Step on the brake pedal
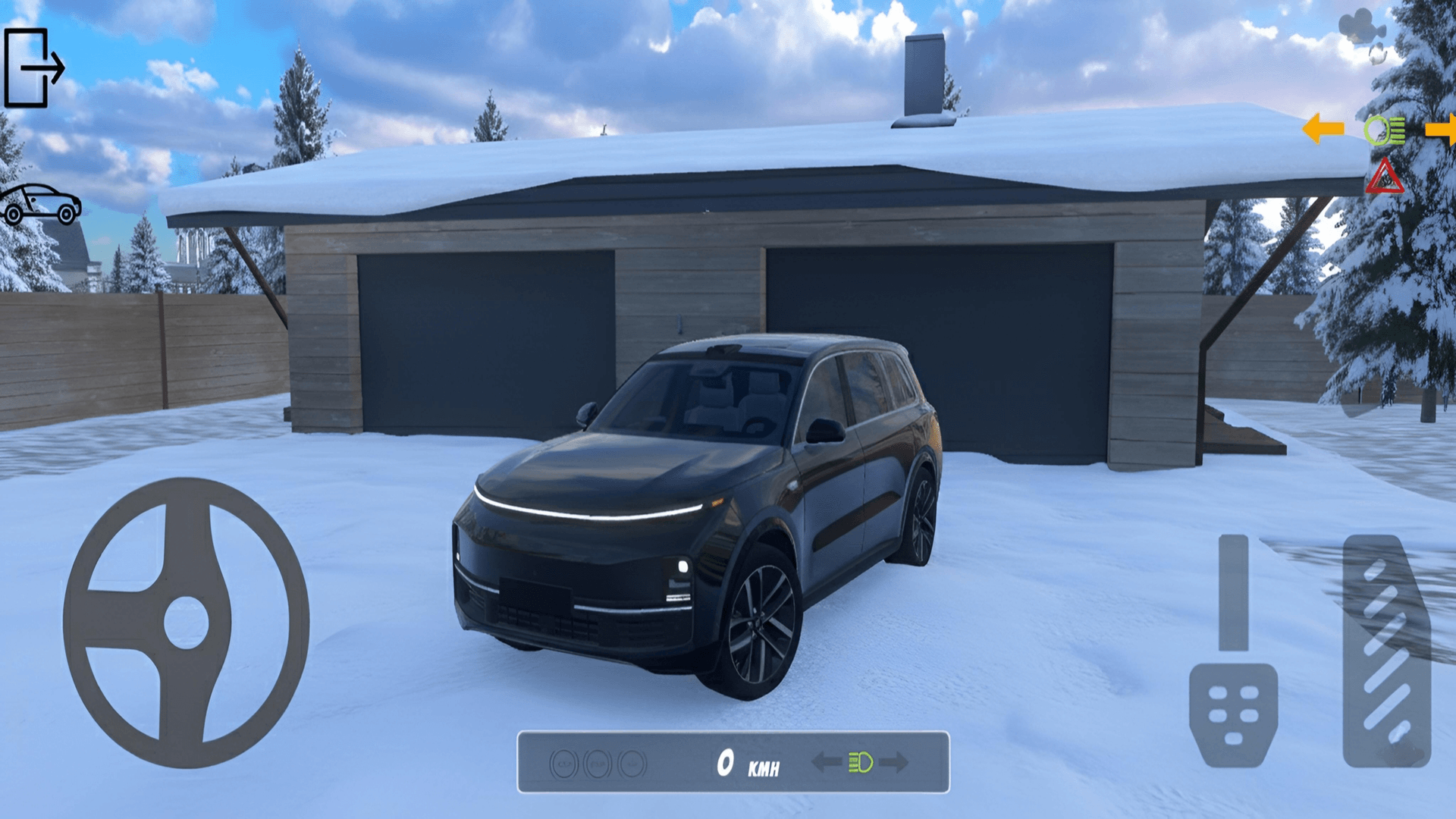Image resolution: width=1456 pixels, height=819 pixels. click(x=1234, y=713)
